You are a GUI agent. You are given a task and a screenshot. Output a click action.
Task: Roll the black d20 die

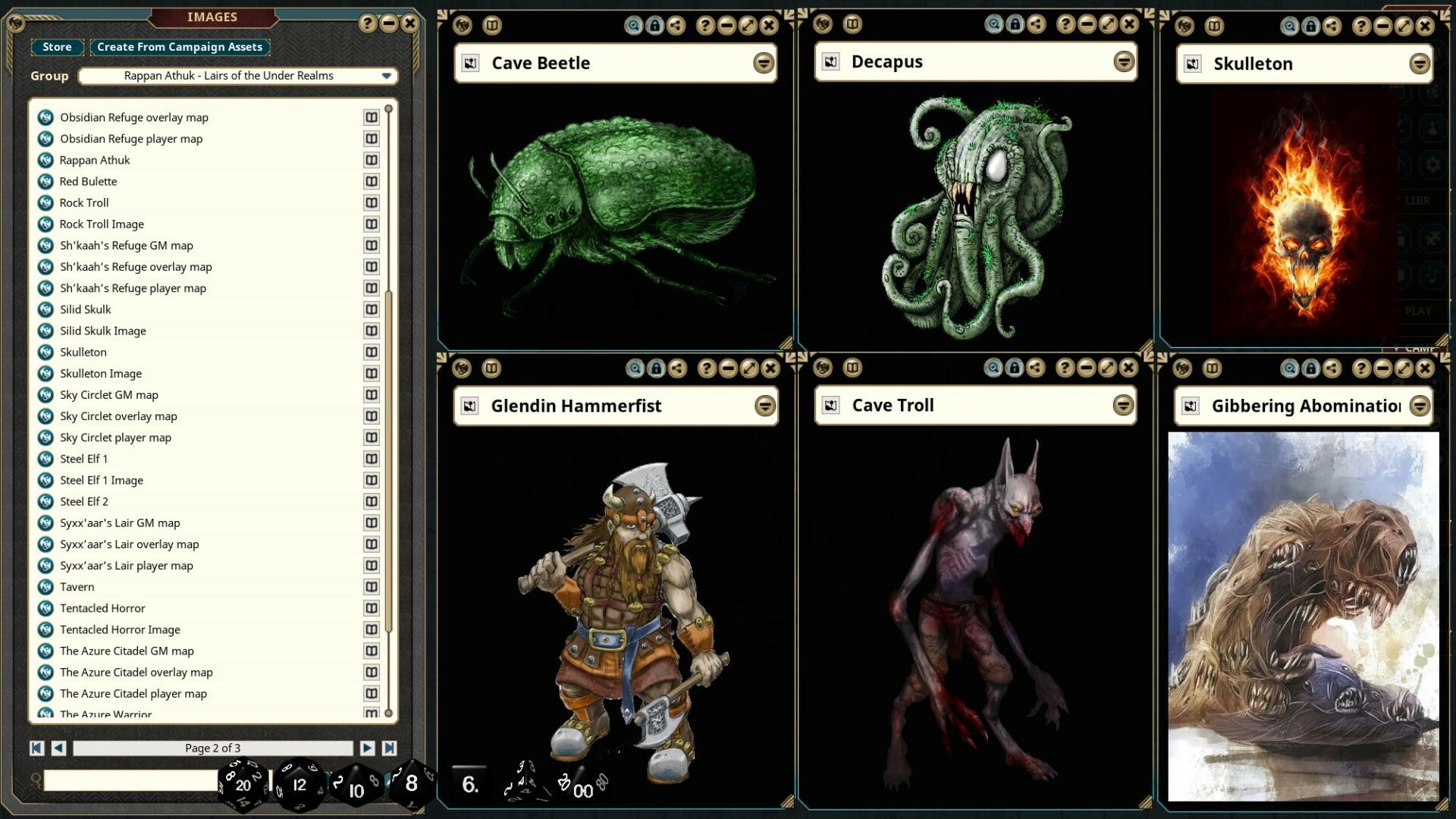(243, 785)
